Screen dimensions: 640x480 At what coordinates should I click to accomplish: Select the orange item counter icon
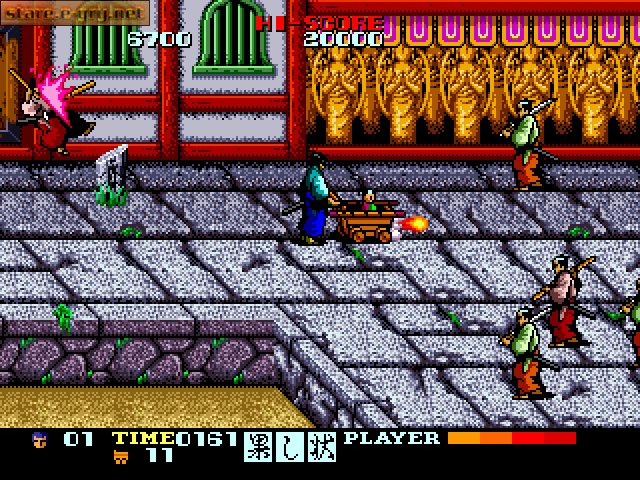coord(119,456)
